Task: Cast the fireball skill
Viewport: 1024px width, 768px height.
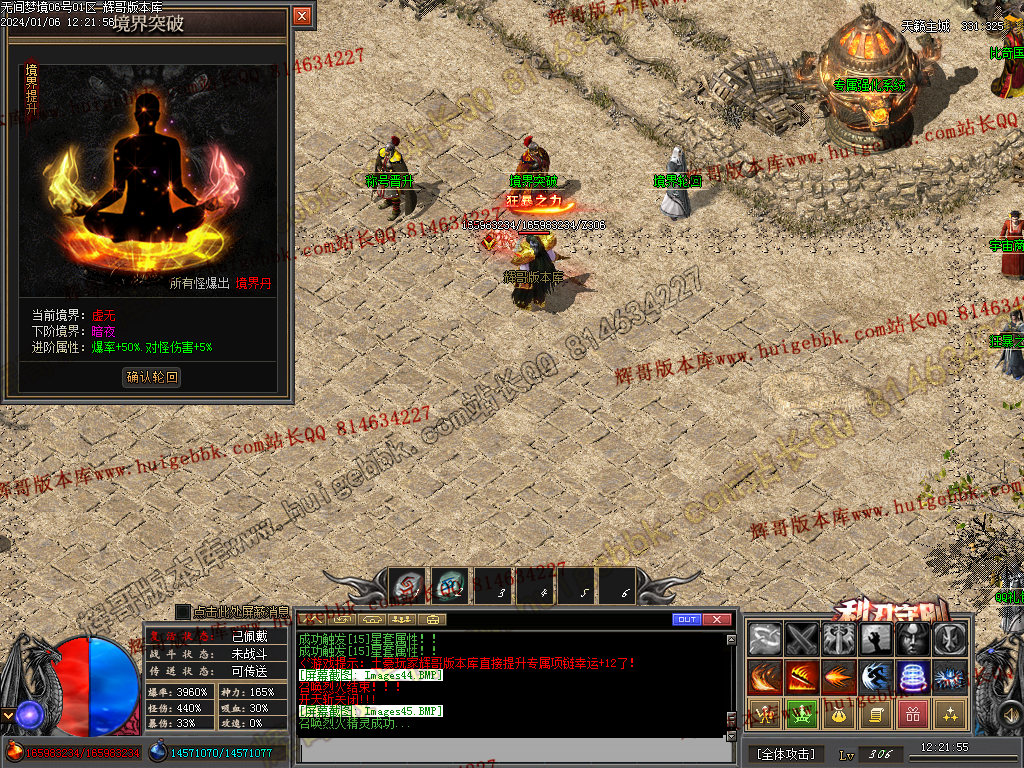Action: tap(839, 677)
